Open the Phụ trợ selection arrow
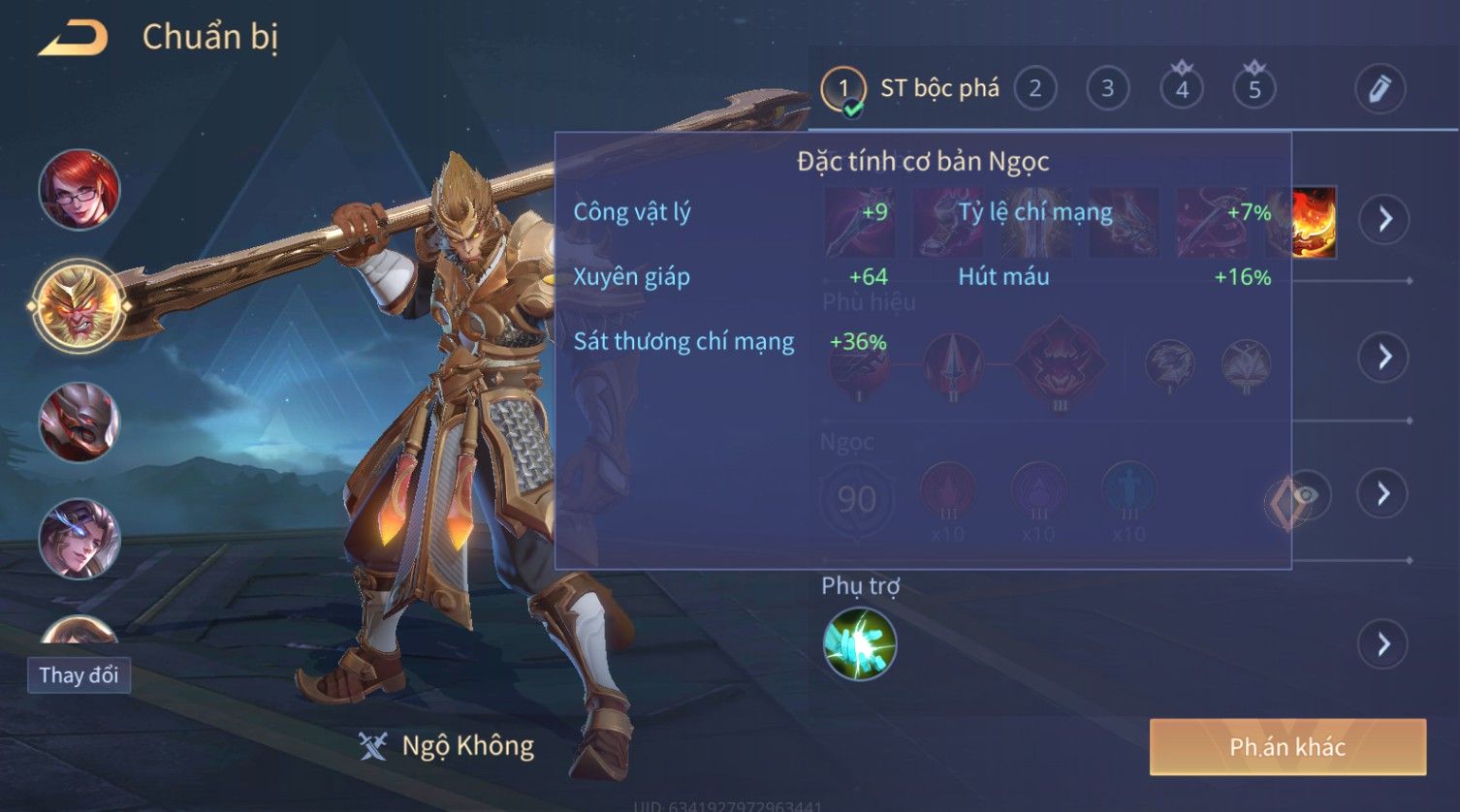This screenshot has width=1460, height=812. [1383, 644]
